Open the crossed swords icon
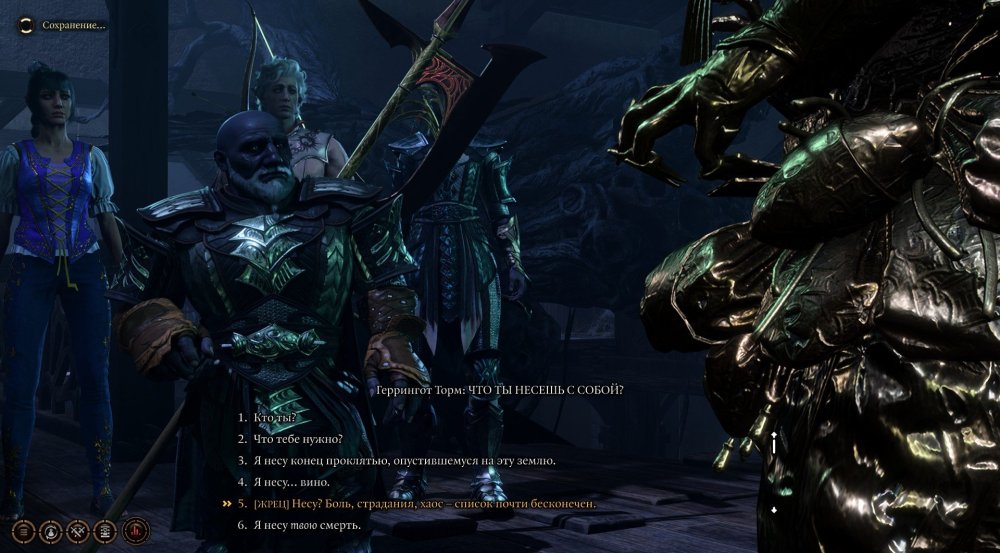Image resolution: width=1000 pixels, height=553 pixels. click(x=78, y=531)
